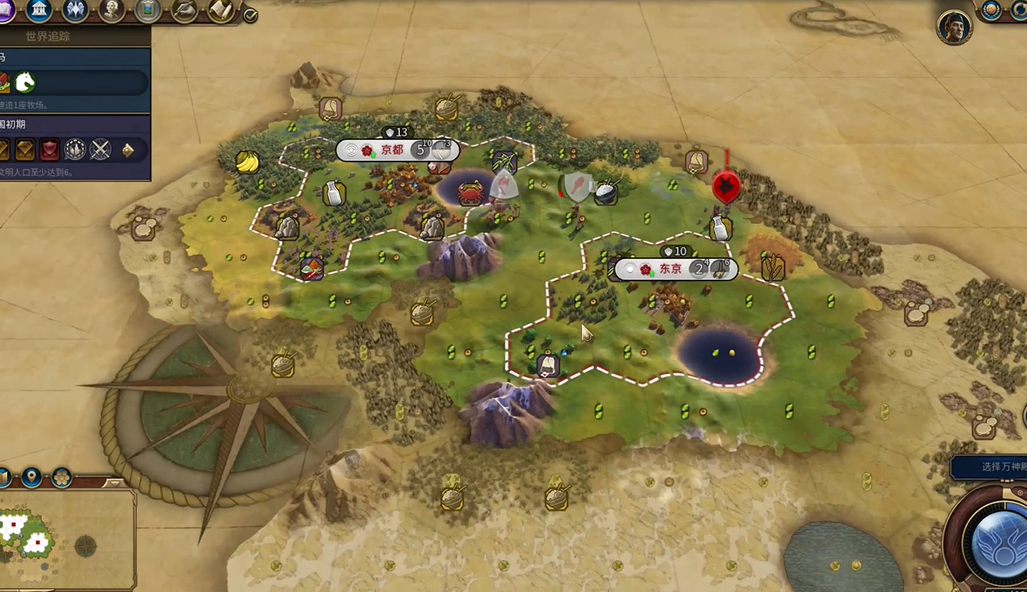
Task: Click the leader portrait in top right
Action: tap(954, 26)
